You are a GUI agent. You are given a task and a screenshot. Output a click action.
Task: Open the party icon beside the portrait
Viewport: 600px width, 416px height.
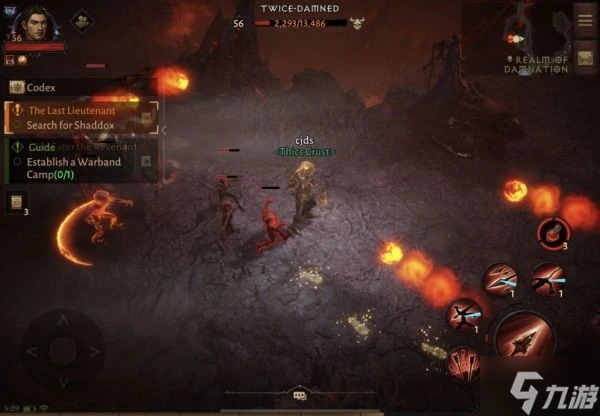coord(80,21)
